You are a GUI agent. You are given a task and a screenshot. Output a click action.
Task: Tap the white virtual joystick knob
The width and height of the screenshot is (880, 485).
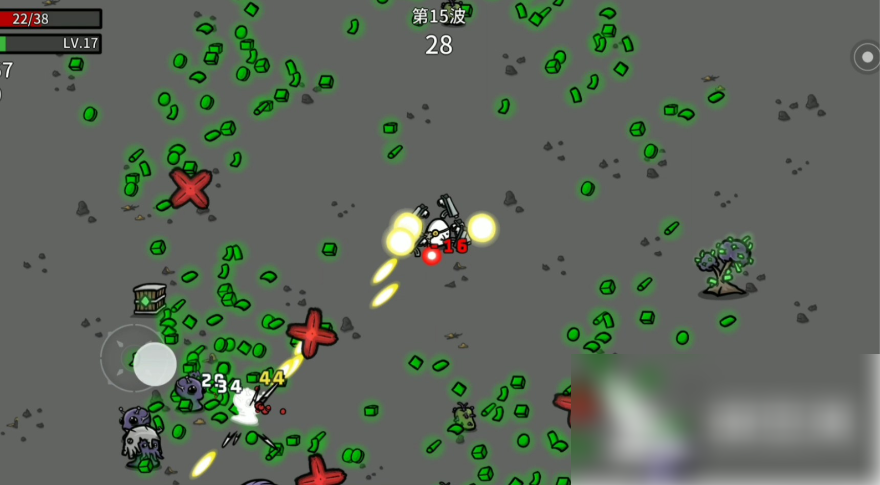coord(155,364)
